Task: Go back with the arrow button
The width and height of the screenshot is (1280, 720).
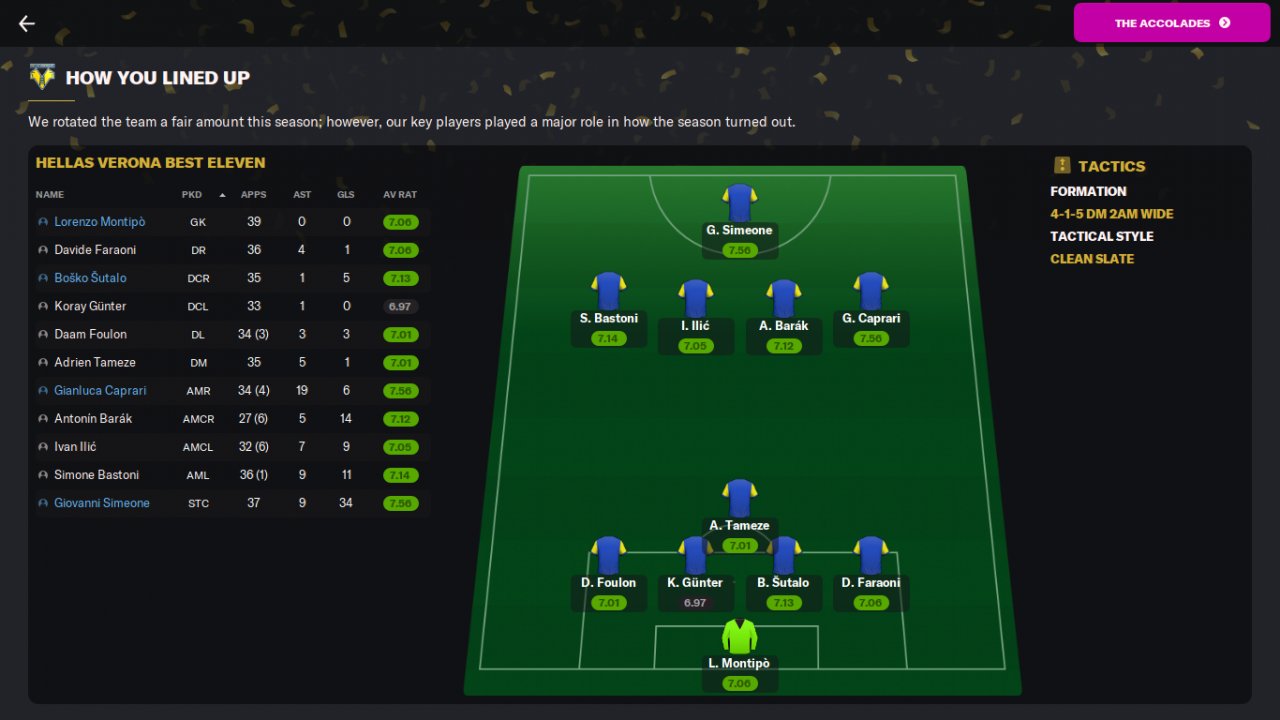Action: coord(27,23)
